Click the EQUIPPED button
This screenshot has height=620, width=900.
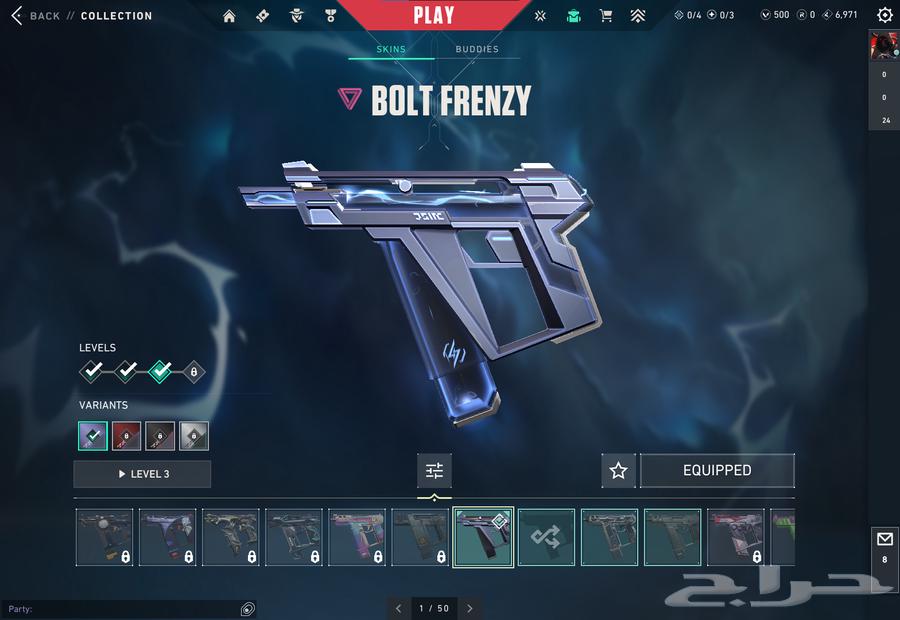click(717, 471)
